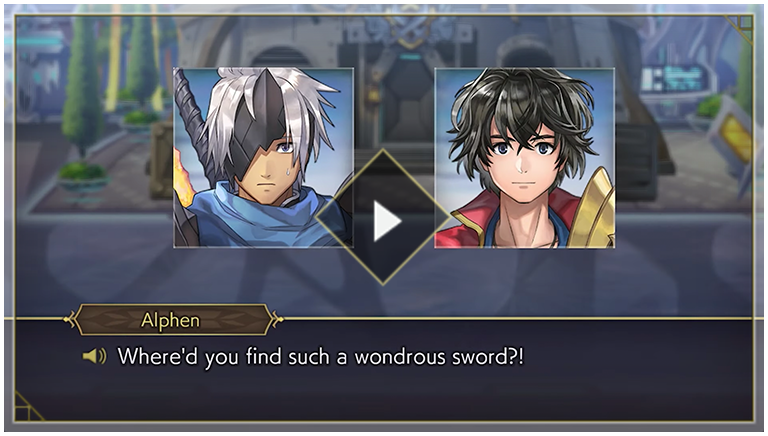The width and height of the screenshot is (768, 436).
Task: Select the dark-haired character portrait
Action: (x=525, y=155)
